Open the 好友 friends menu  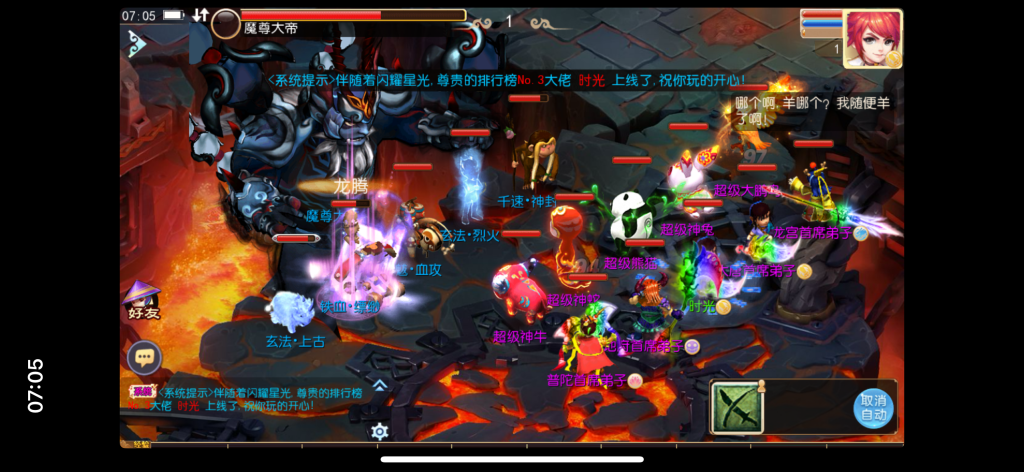[x=142, y=300]
